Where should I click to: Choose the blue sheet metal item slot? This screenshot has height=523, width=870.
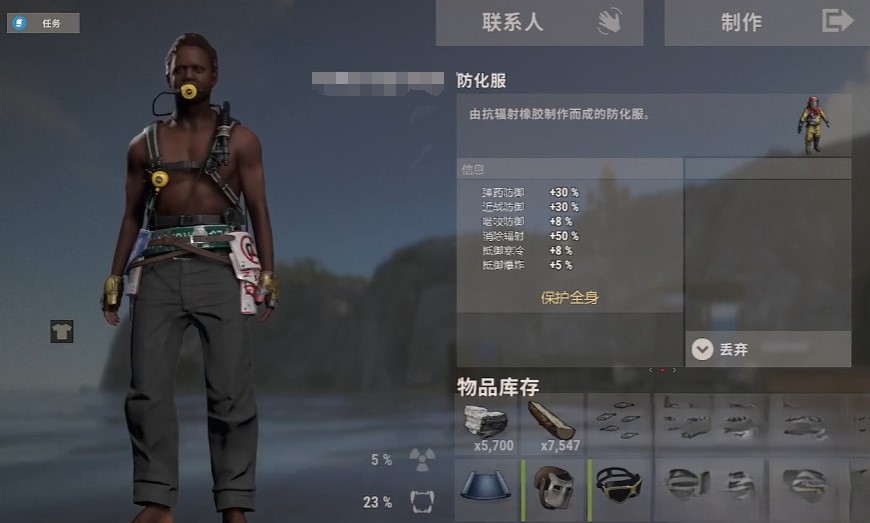(x=487, y=488)
